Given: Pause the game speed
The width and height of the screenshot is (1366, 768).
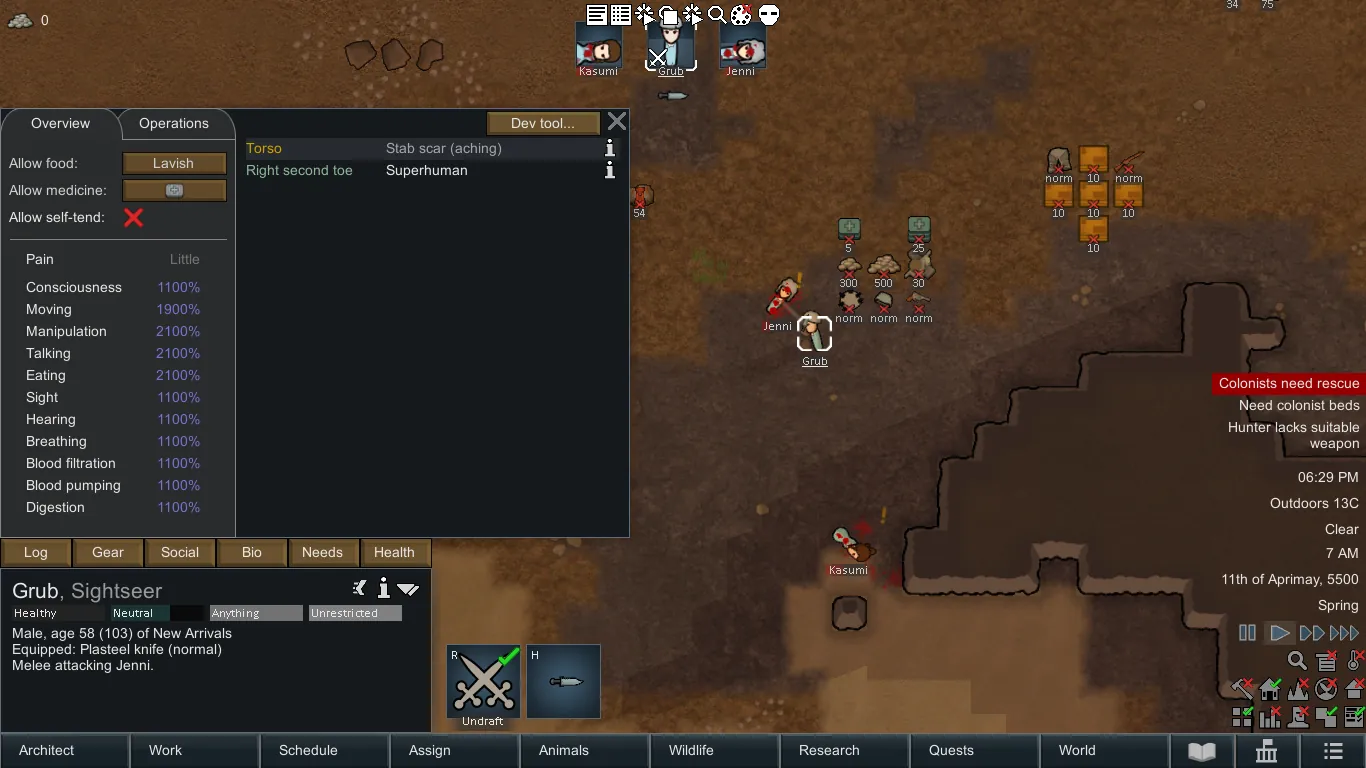Looking at the screenshot, I should 1247,633.
